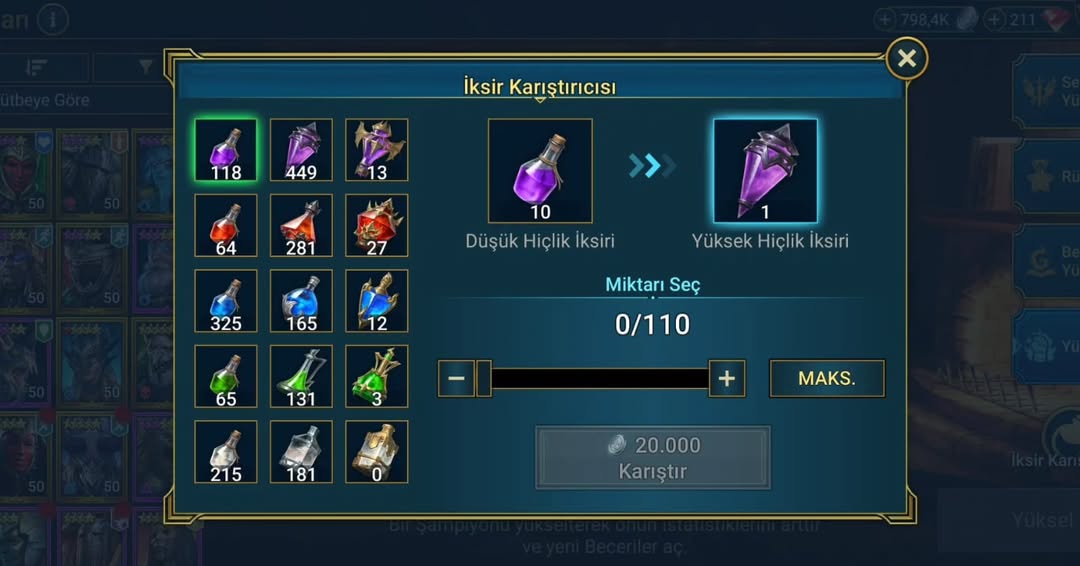Choose the white flask potion with 181
Viewport: 1080px width, 566px height.
point(301,452)
